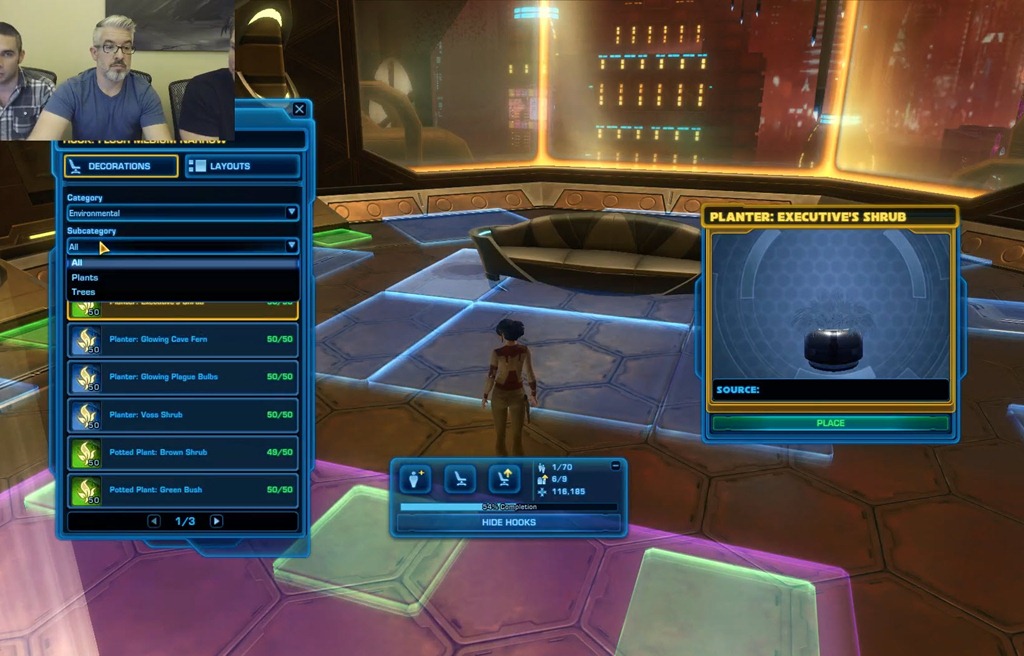The width and height of the screenshot is (1024, 656).
Task: Click the person with sparkle icon
Action: (414, 479)
